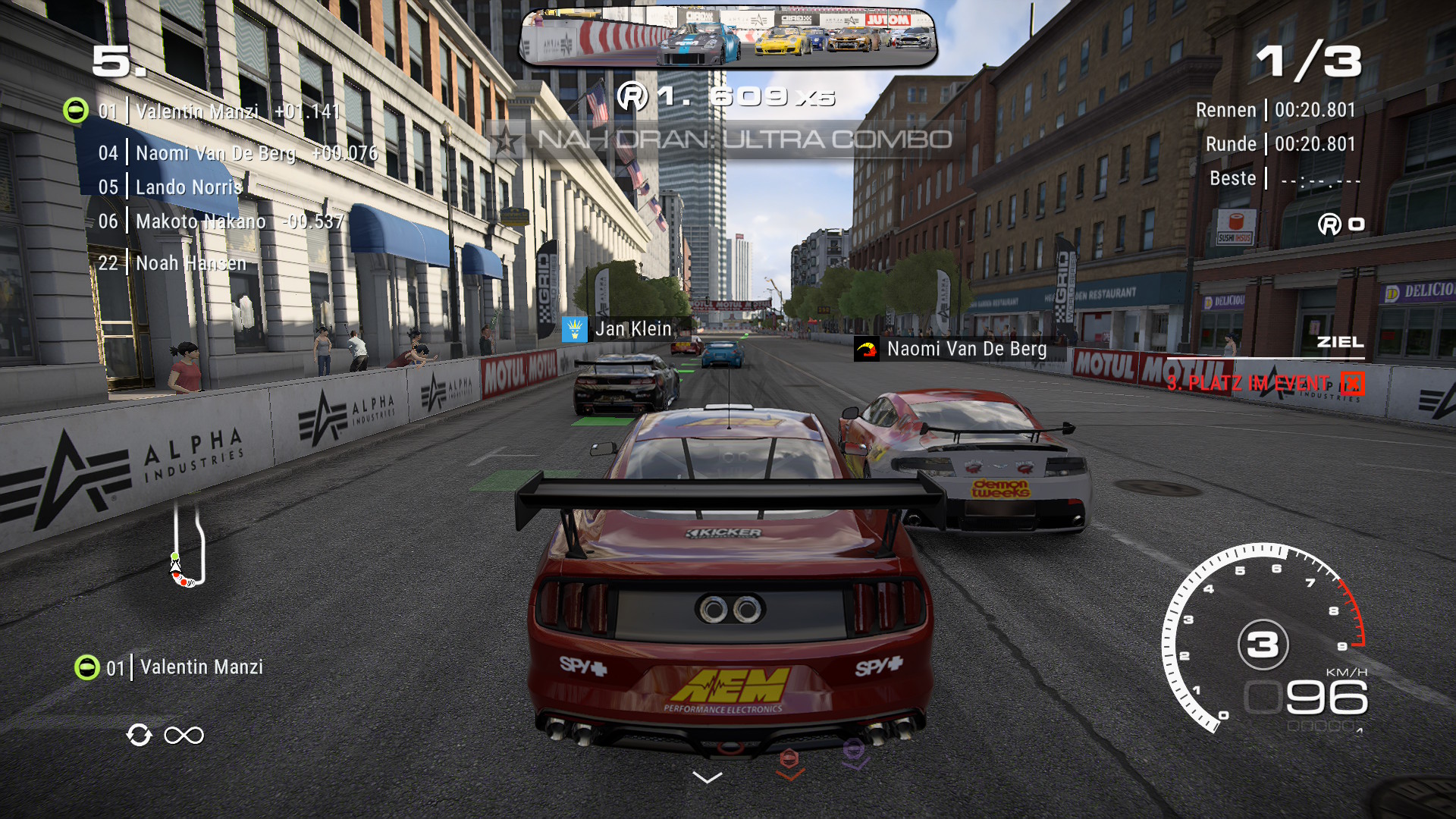Viewport: 1456px width, 819px height.
Task: Click the rear-view mirror display
Action: (x=728, y=38)
